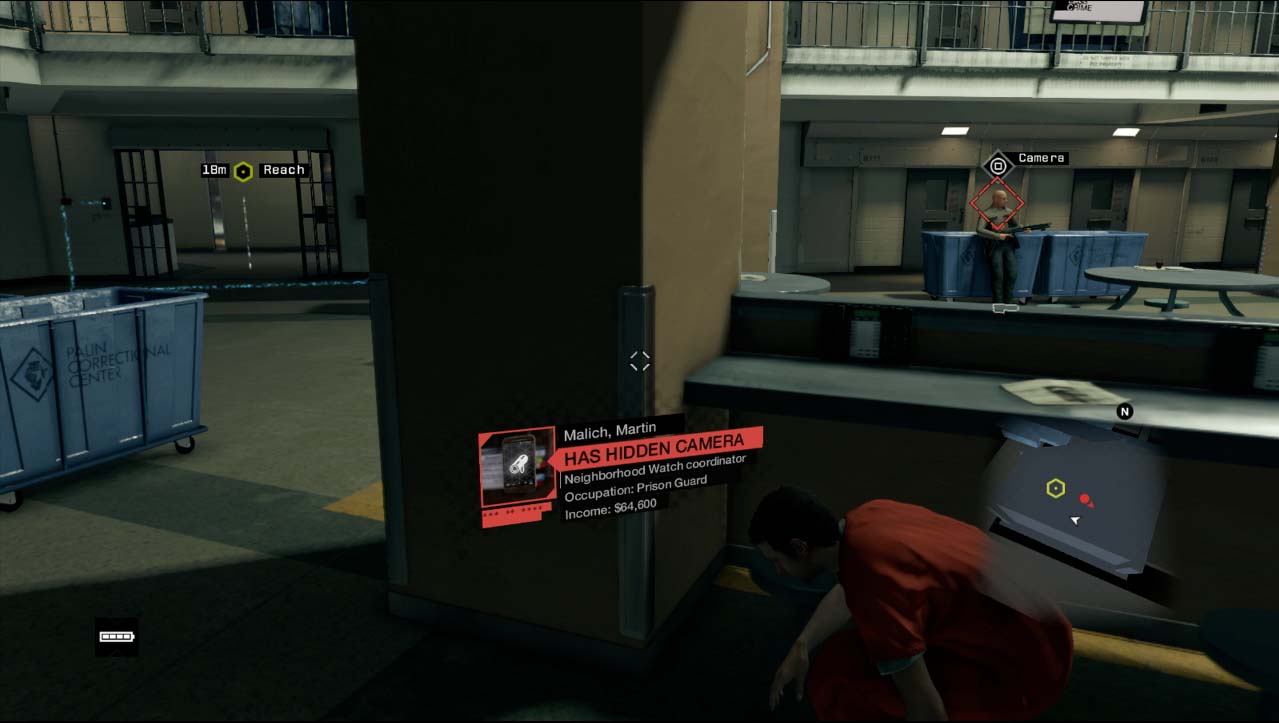The height and width of the screenshot is (723, 1279).
Task: Click the phone battery icon
Action: pos(117,636)
